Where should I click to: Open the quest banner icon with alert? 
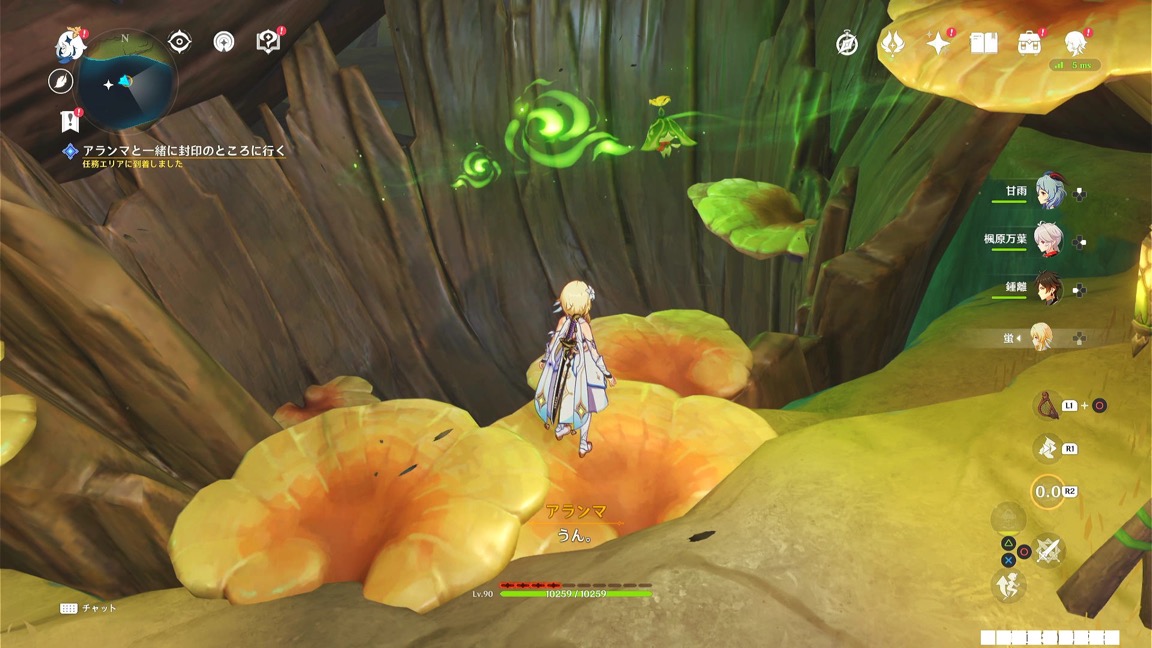click(x=69, y=122)
